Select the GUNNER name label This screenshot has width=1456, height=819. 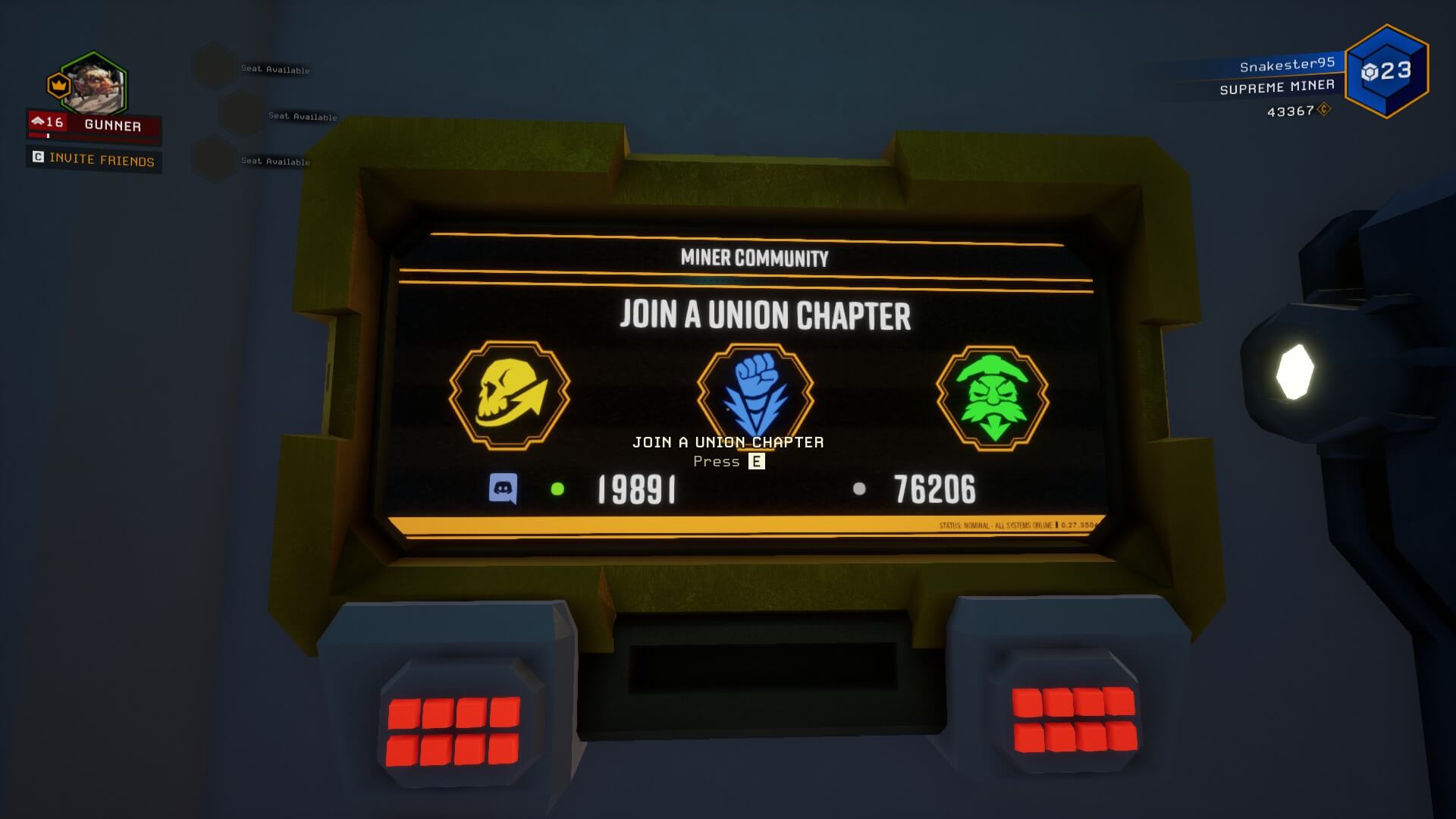click(112, 126)
